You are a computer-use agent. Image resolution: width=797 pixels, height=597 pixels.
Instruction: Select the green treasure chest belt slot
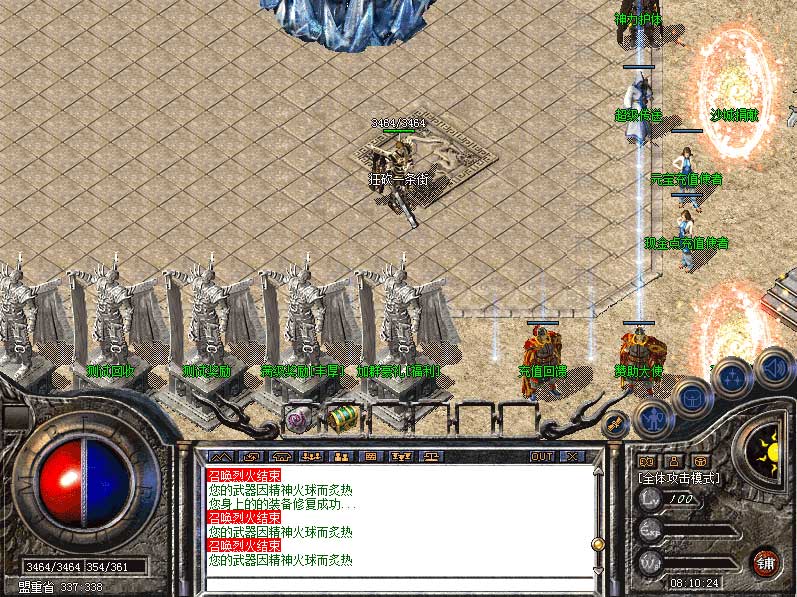coord(343,417)
